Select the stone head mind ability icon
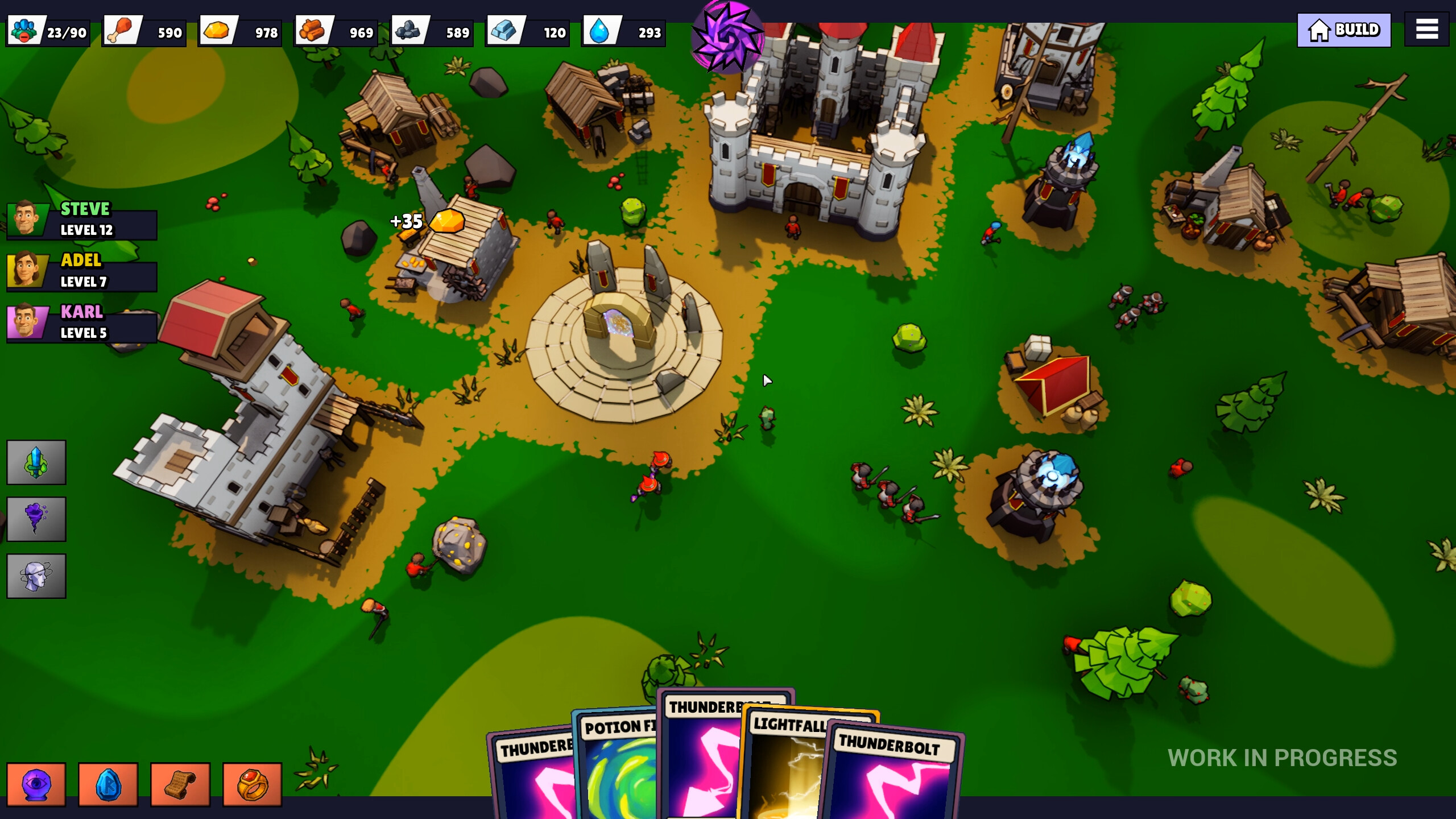 [36, 576]
